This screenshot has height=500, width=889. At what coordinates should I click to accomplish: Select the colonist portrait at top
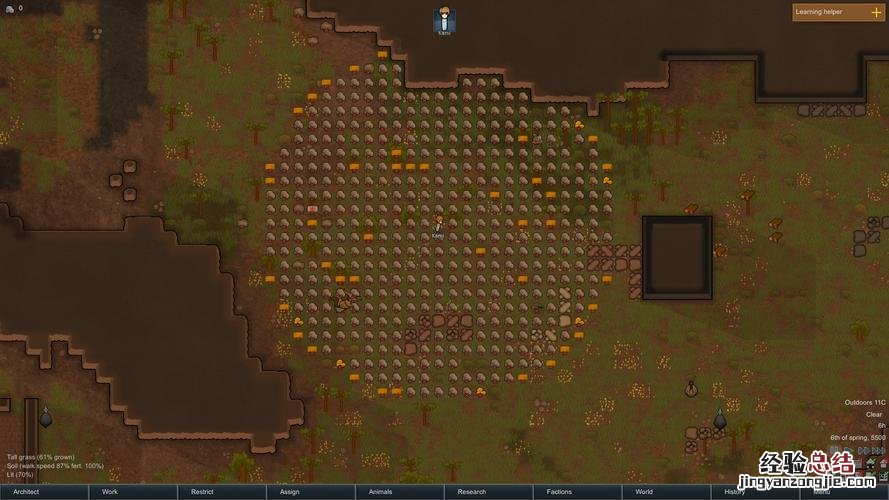444,19
